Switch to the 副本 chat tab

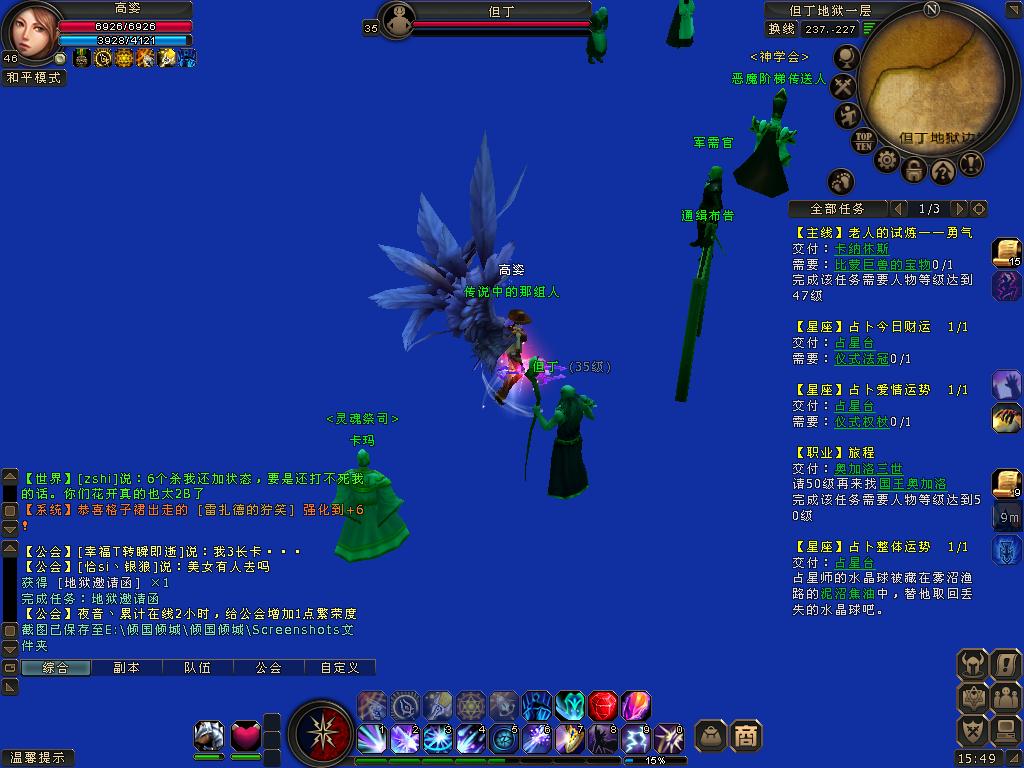tap(126, 667)
